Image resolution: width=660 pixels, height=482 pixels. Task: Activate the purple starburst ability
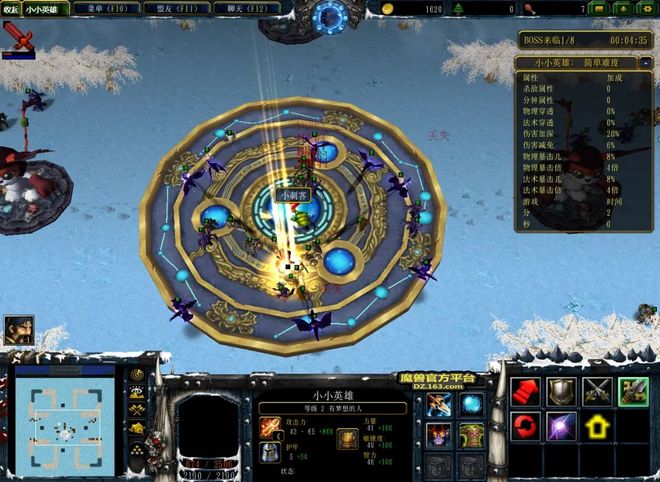point(561,428)
